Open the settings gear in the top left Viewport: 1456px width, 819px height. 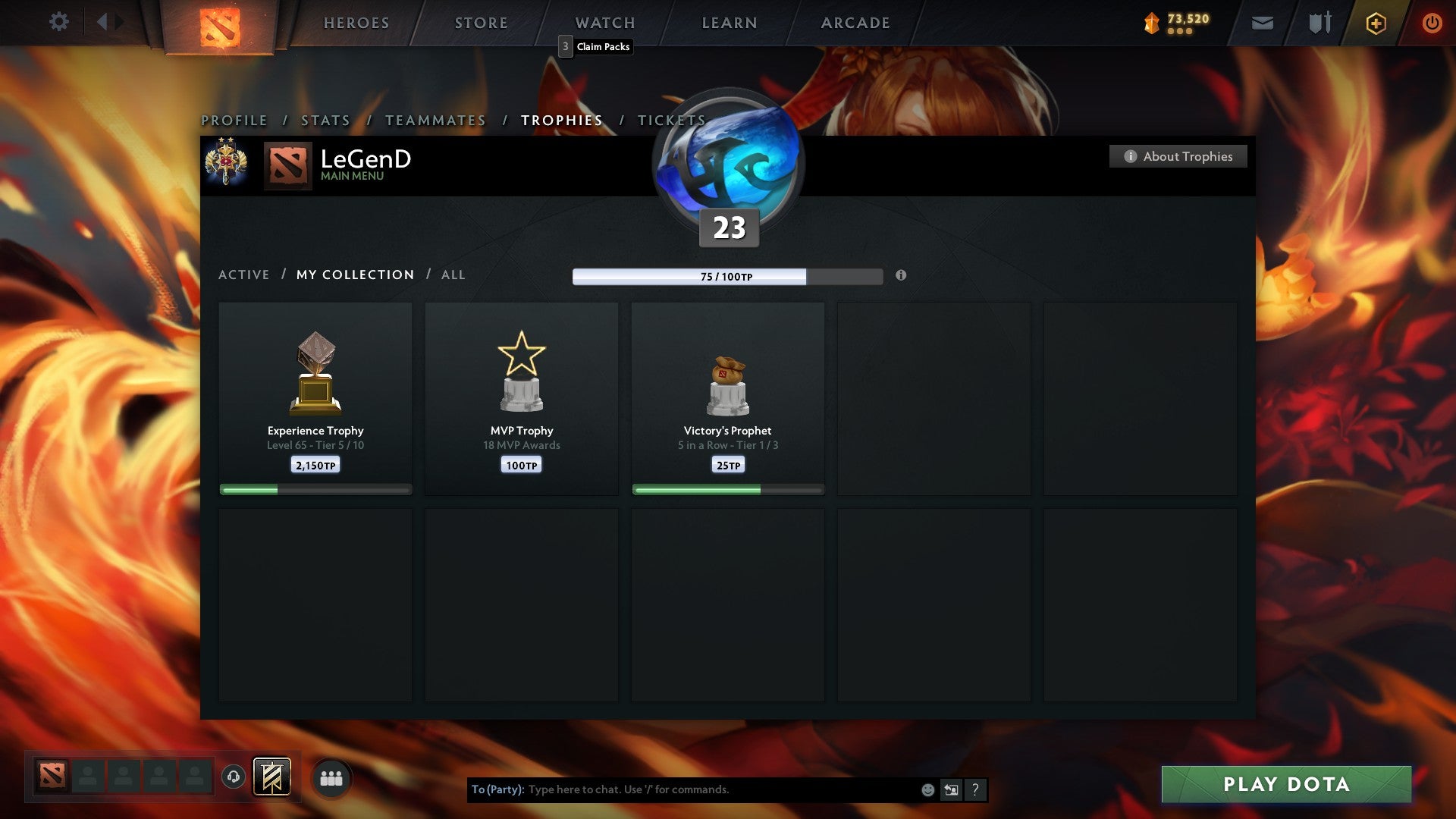[59, 22]
